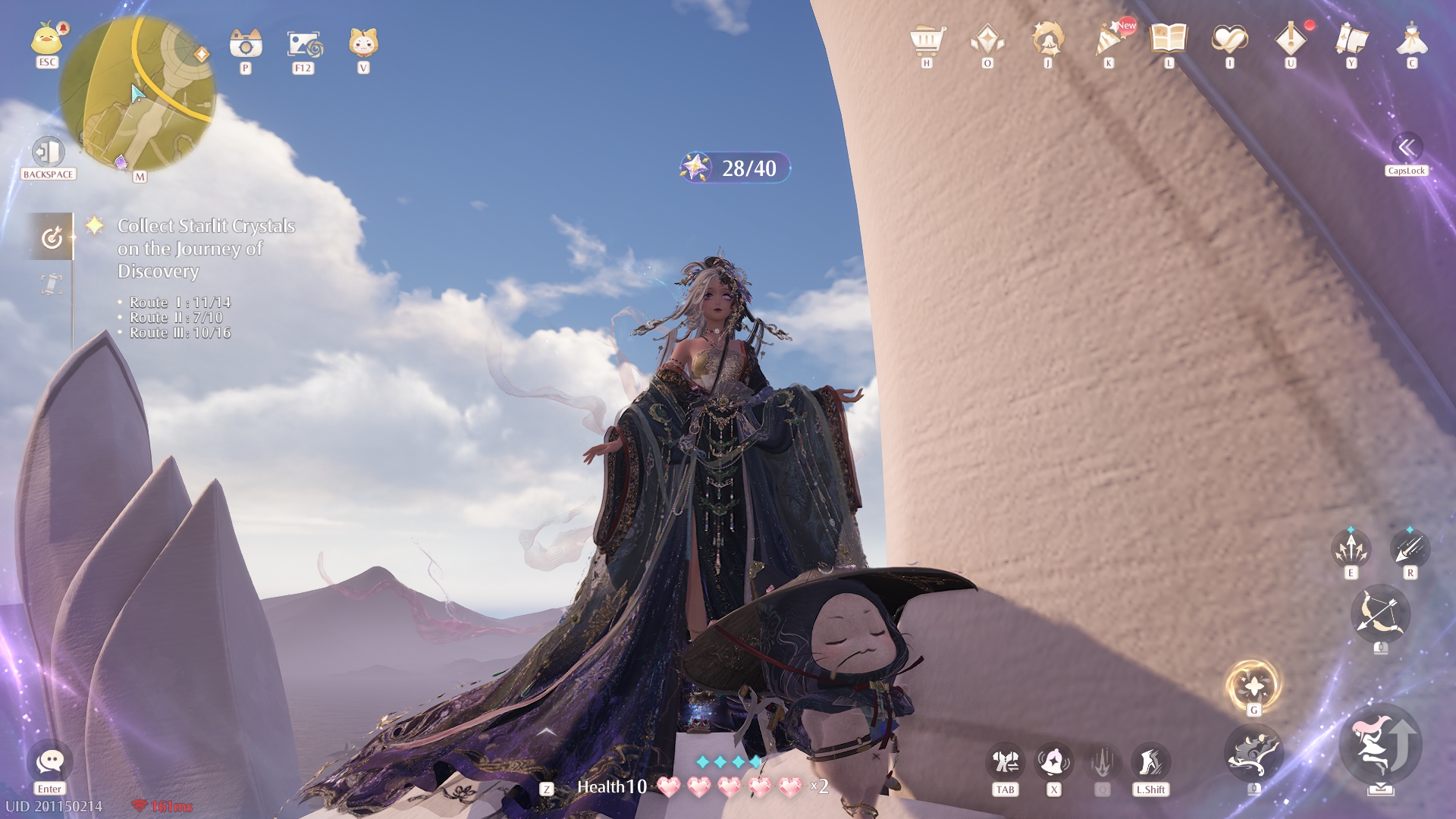Click the cat-face Momo icon
This screenshot has height=819, width=1456.
363,43
